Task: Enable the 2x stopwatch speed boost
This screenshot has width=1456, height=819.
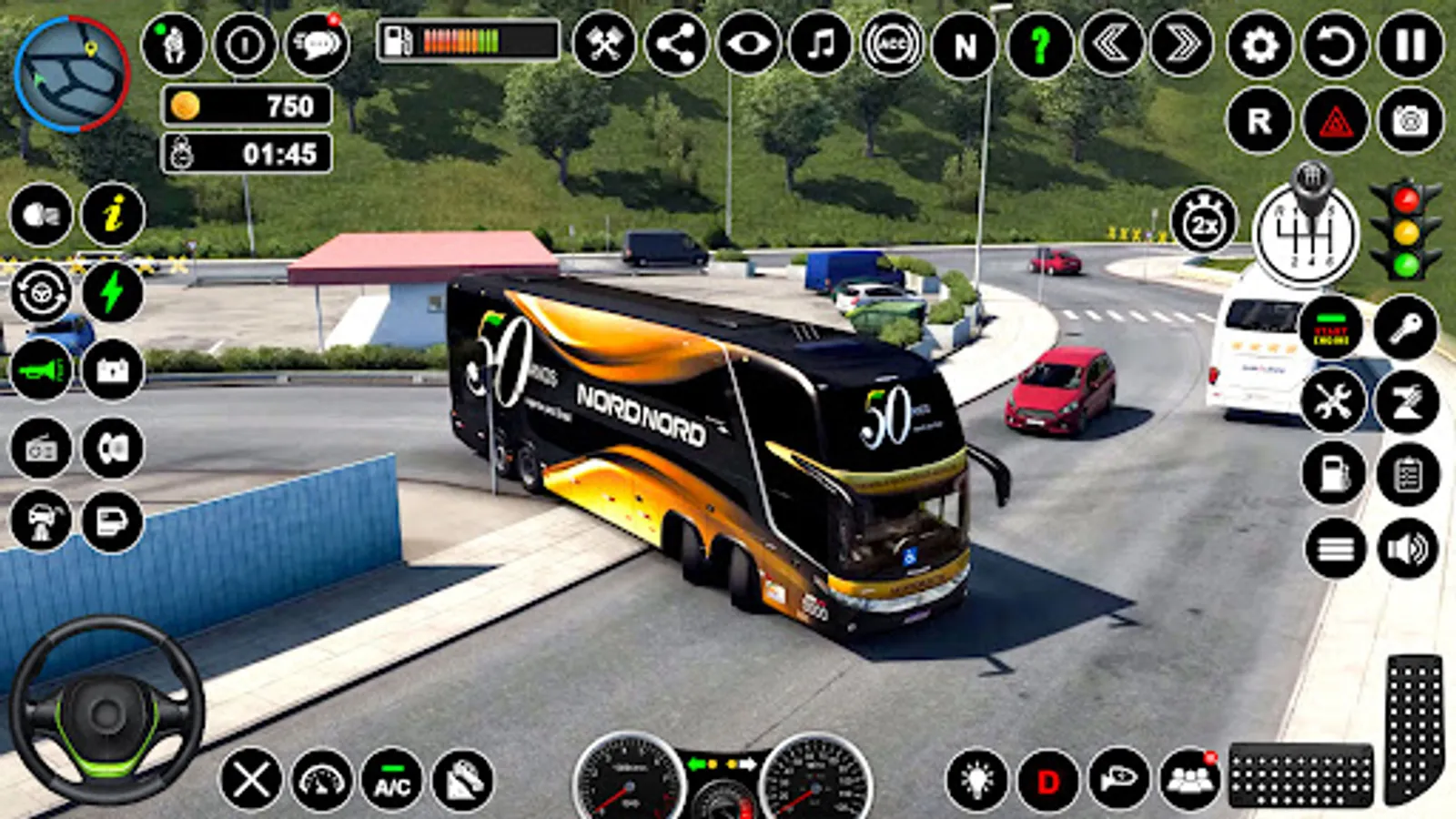Action: [1204, 222]
